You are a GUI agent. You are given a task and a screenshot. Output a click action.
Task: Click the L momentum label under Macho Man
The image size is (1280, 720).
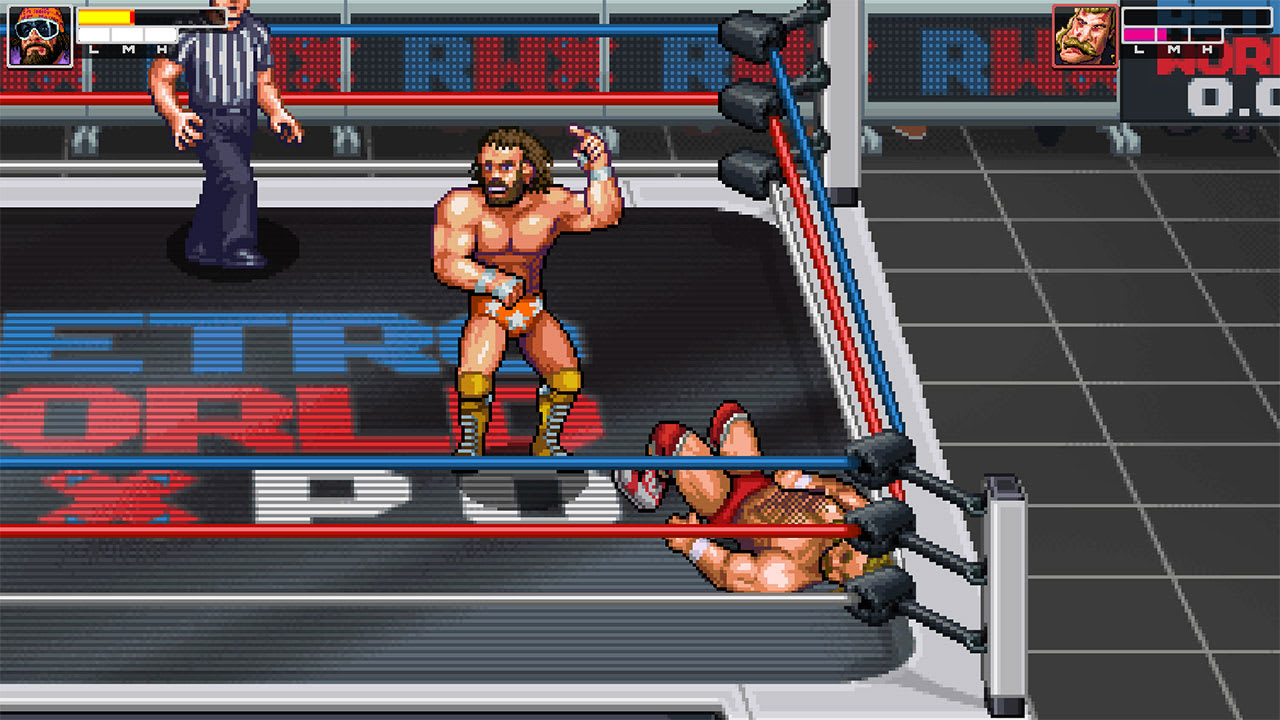click(x=94, y=49)
